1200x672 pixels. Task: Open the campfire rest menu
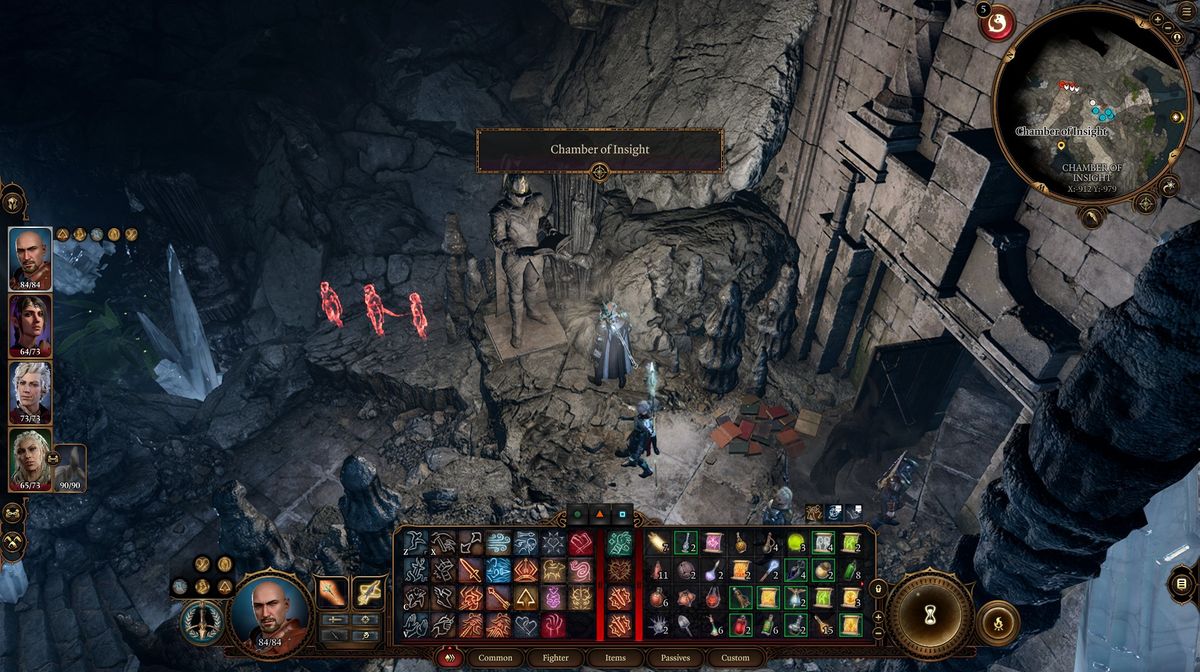click(x=997, y=623)
